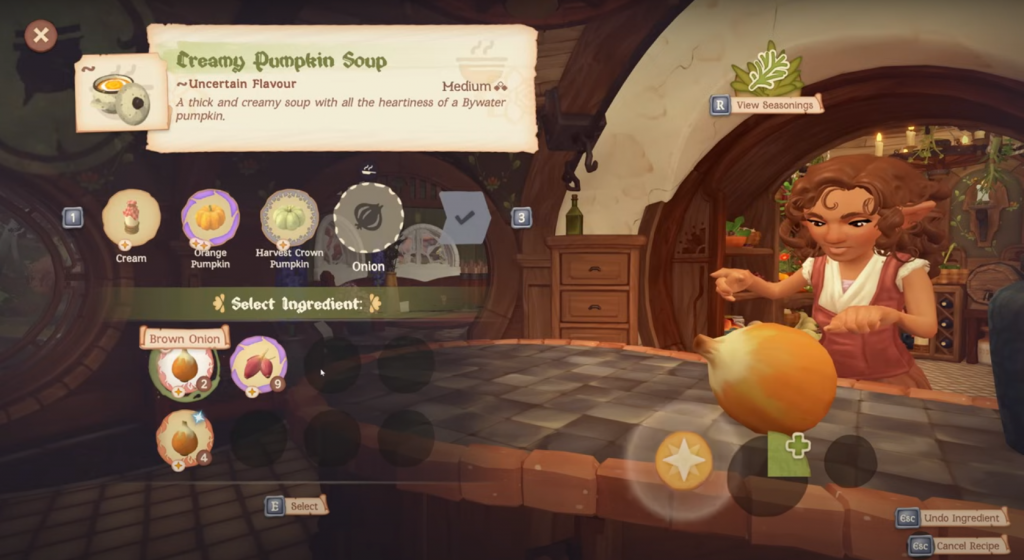
Task: Click the orange star quality icon
Action: coord(684,461)
